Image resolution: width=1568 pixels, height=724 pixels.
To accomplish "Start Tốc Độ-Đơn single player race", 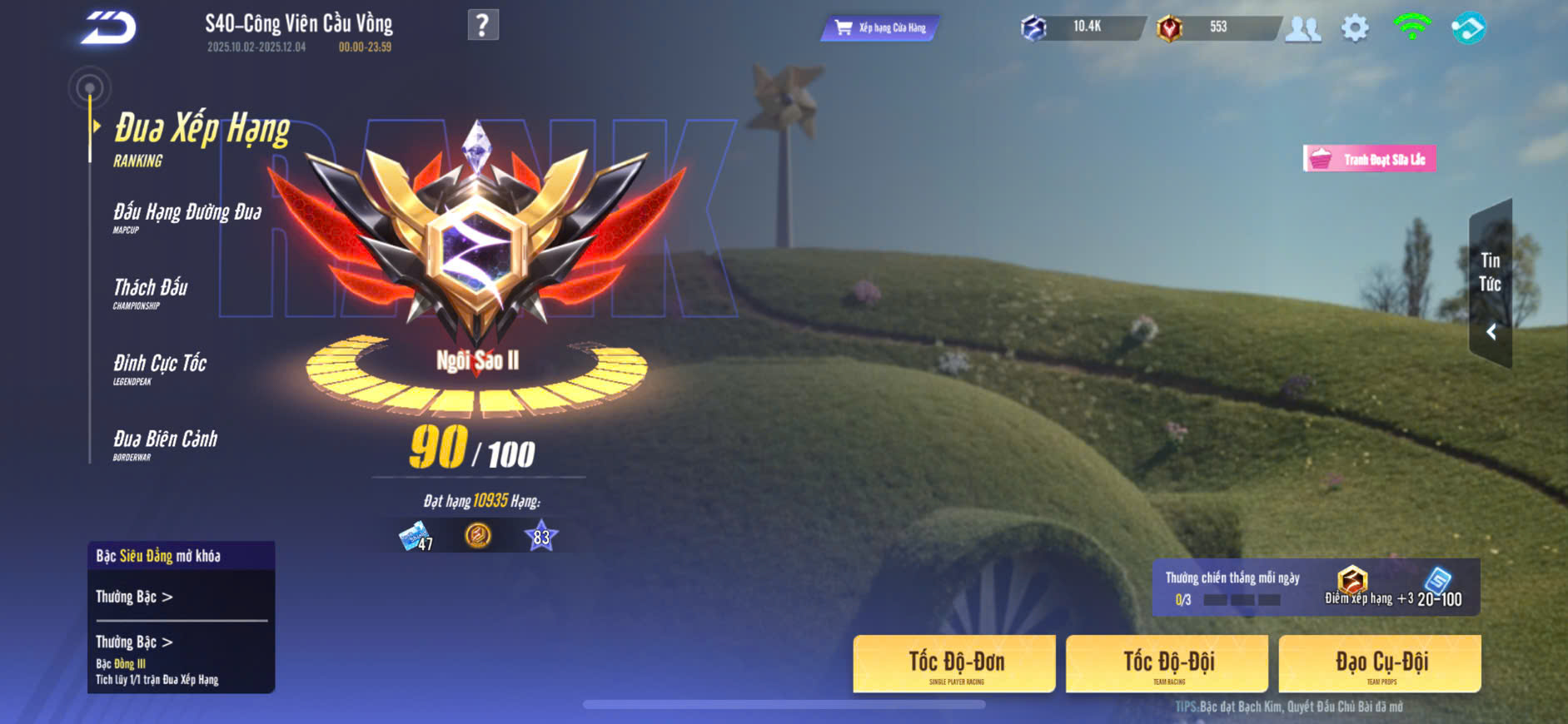I will (955, 664).
